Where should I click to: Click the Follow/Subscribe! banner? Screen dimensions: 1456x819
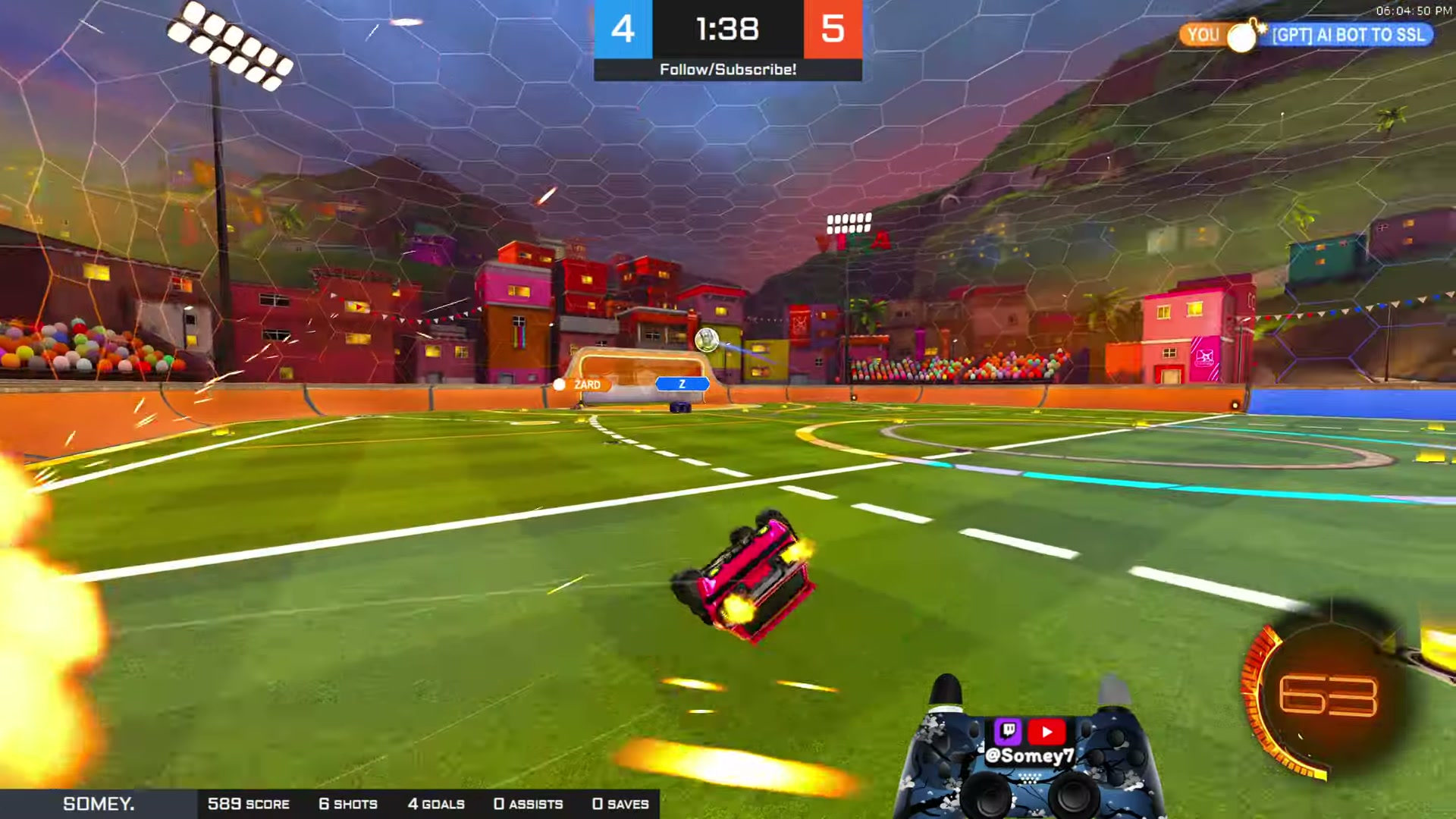727,70
